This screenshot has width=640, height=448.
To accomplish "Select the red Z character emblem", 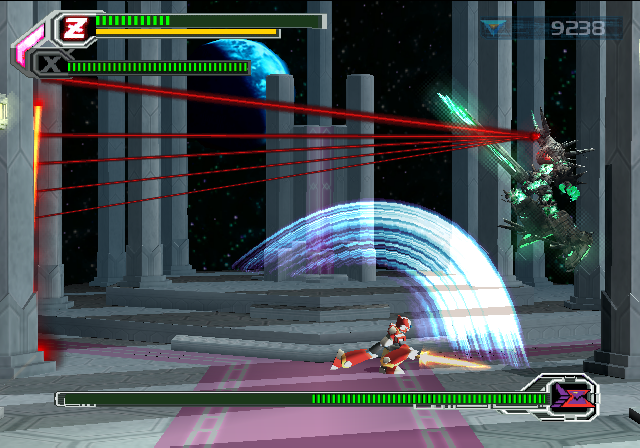I will click(x=75, y=27).
